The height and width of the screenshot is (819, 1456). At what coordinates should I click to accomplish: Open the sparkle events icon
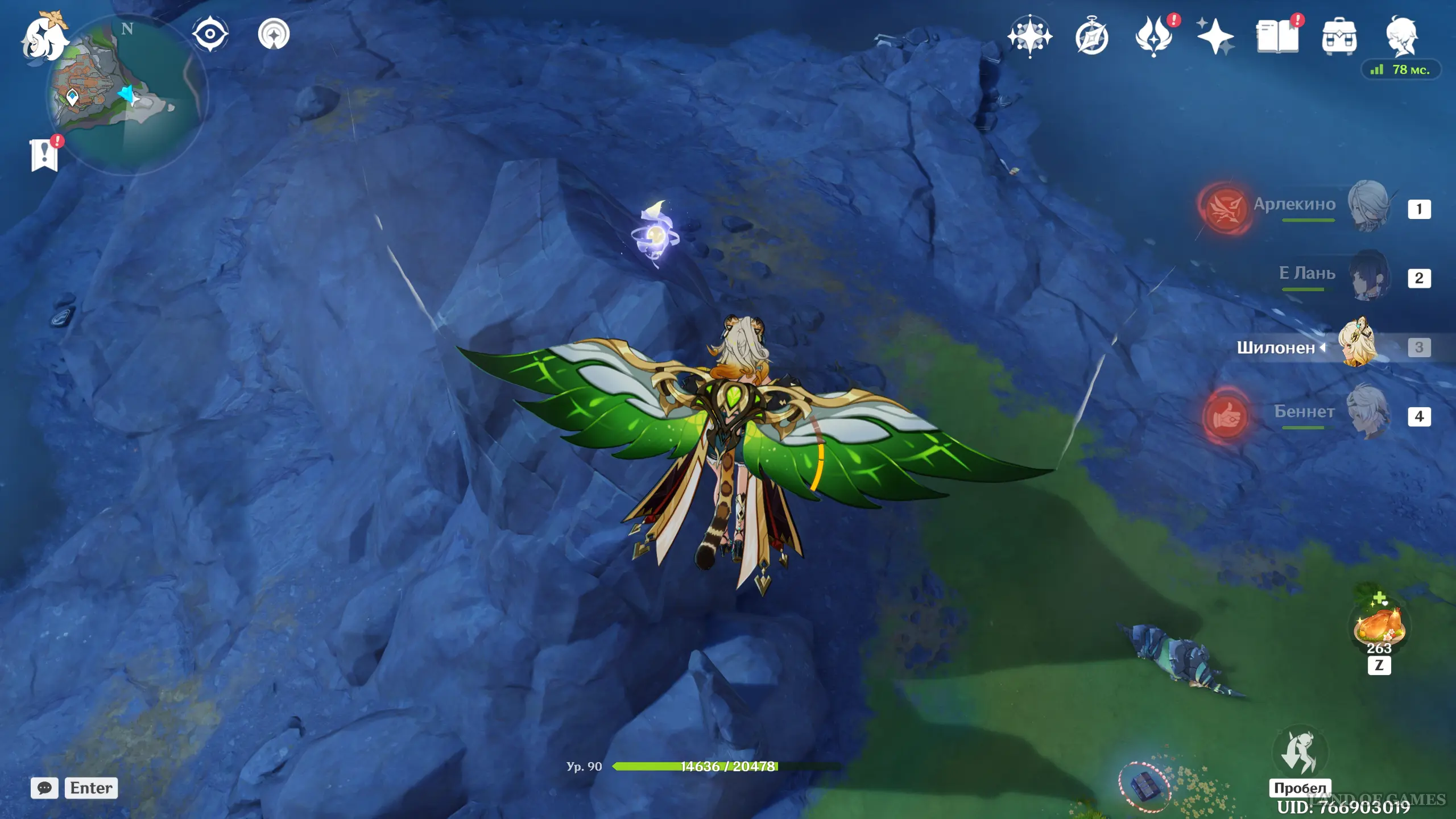point(1215,36)
